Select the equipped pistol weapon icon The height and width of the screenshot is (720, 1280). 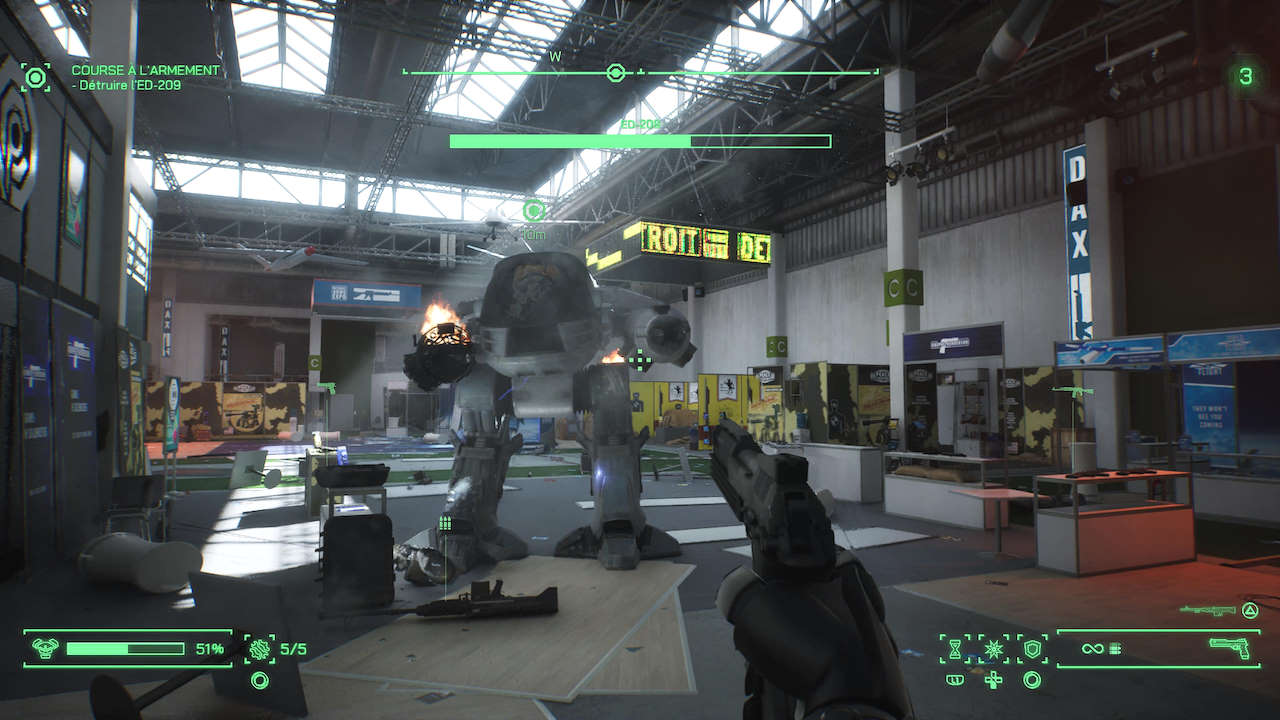pyautogui.click(x=1229, y=648)
